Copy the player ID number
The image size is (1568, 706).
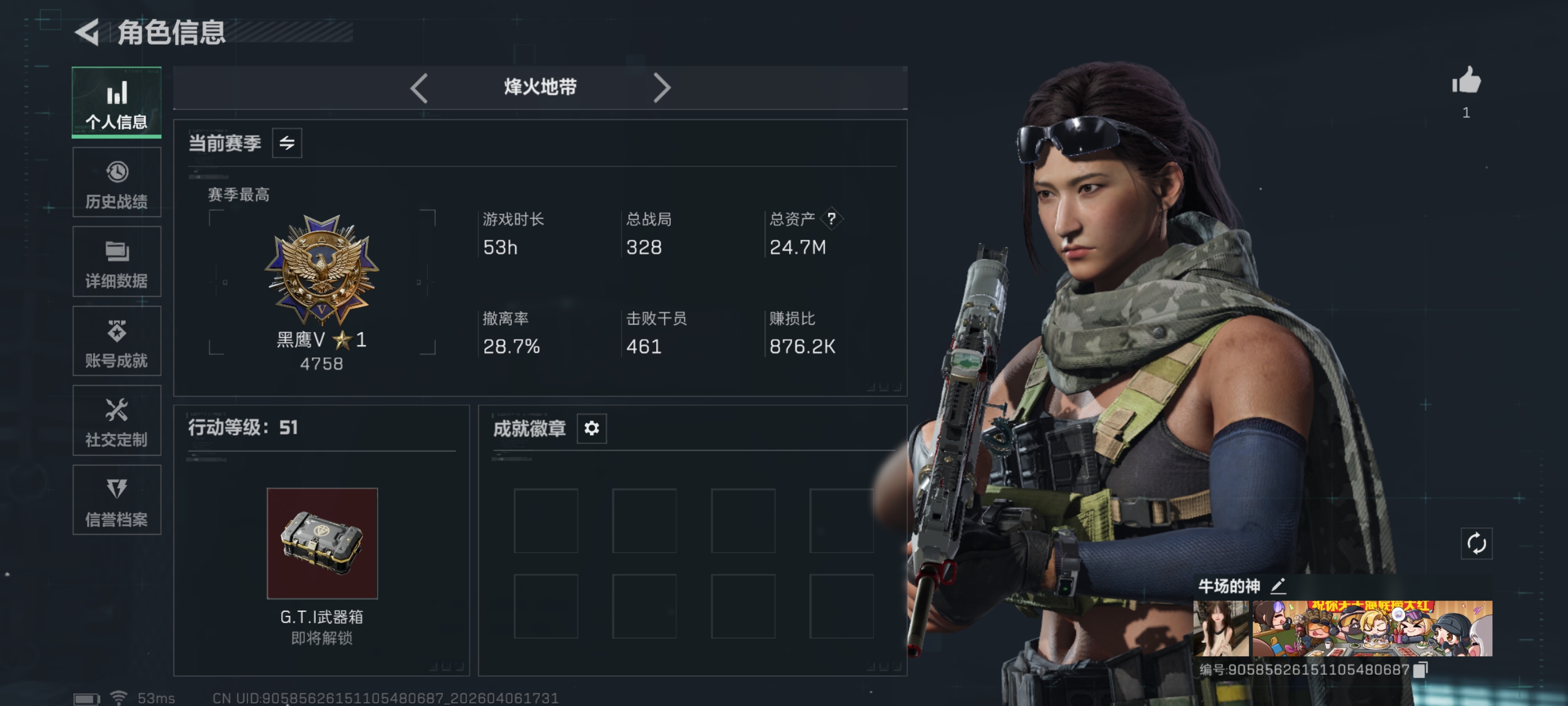pyautogui.click(x=1420, y=670)
